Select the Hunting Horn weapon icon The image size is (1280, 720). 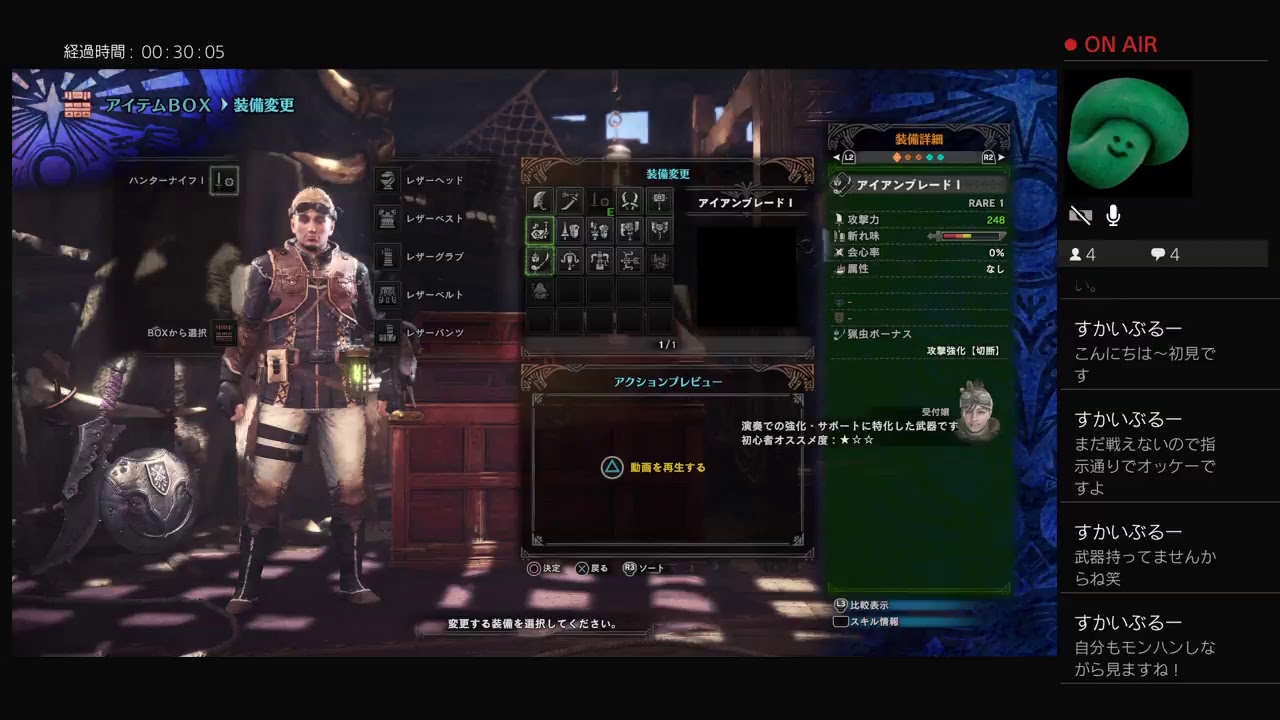point(540,230)
